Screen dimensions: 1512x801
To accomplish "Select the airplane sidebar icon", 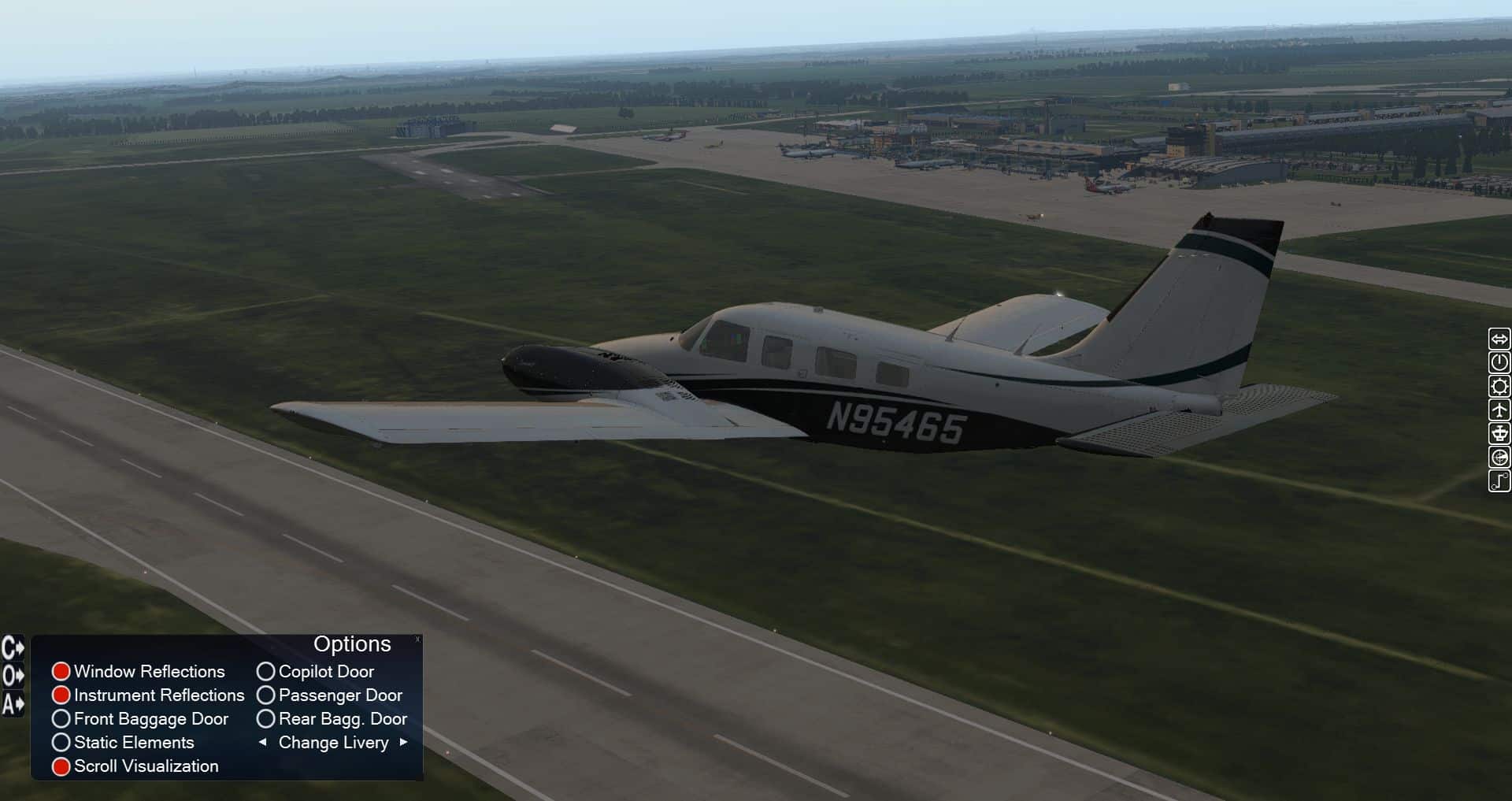I will [1499, 410].
